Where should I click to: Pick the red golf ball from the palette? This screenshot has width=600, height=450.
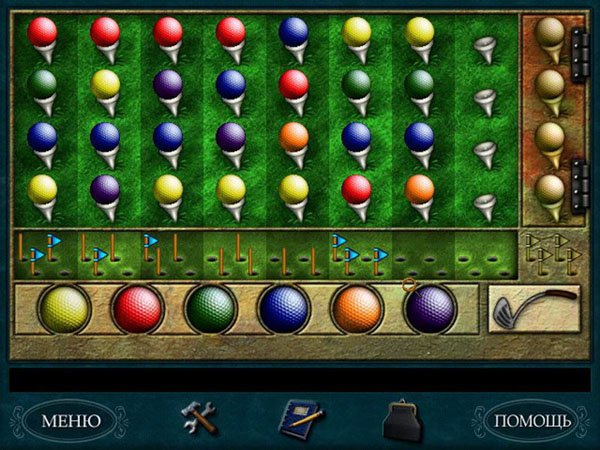click(x=137, y=309)
